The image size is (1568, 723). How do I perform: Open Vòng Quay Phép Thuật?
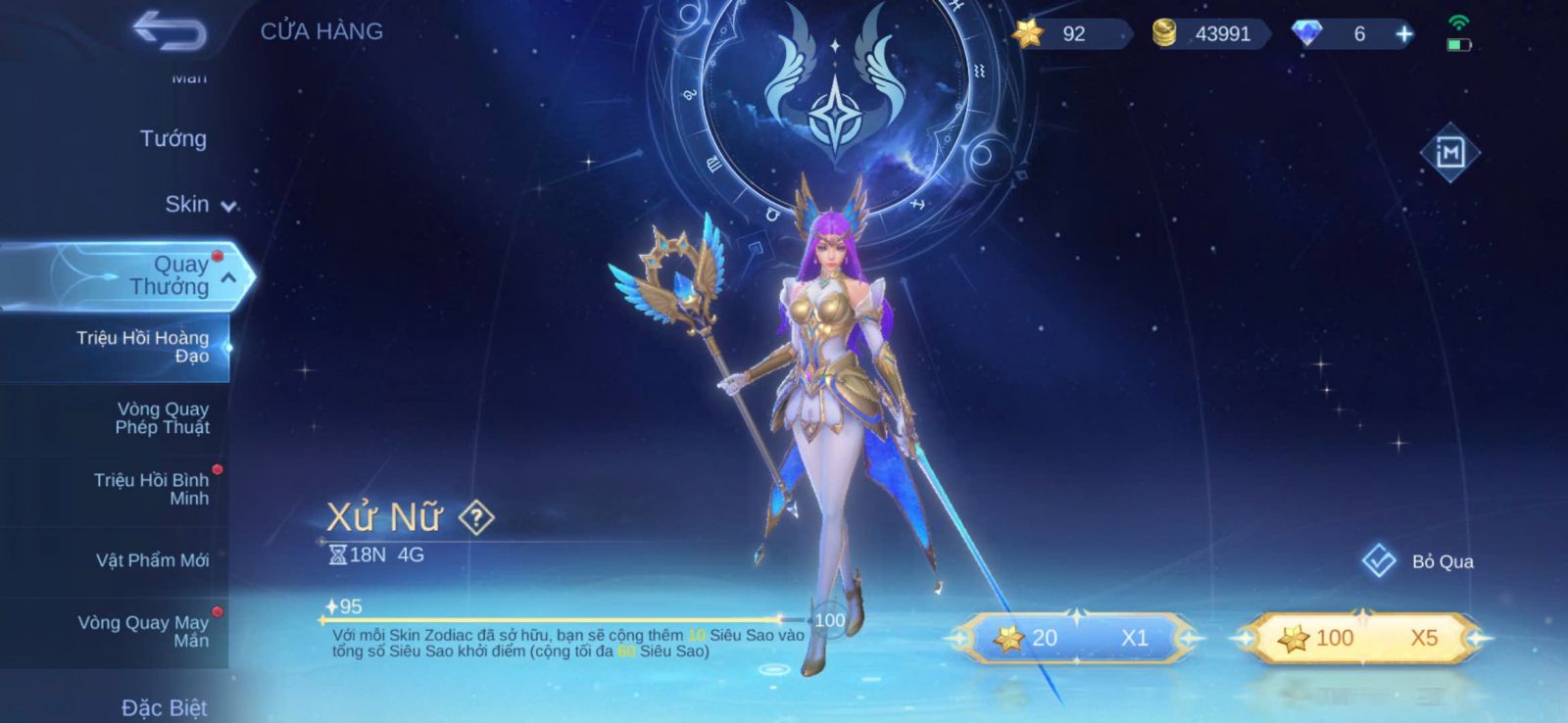point(162,418)
